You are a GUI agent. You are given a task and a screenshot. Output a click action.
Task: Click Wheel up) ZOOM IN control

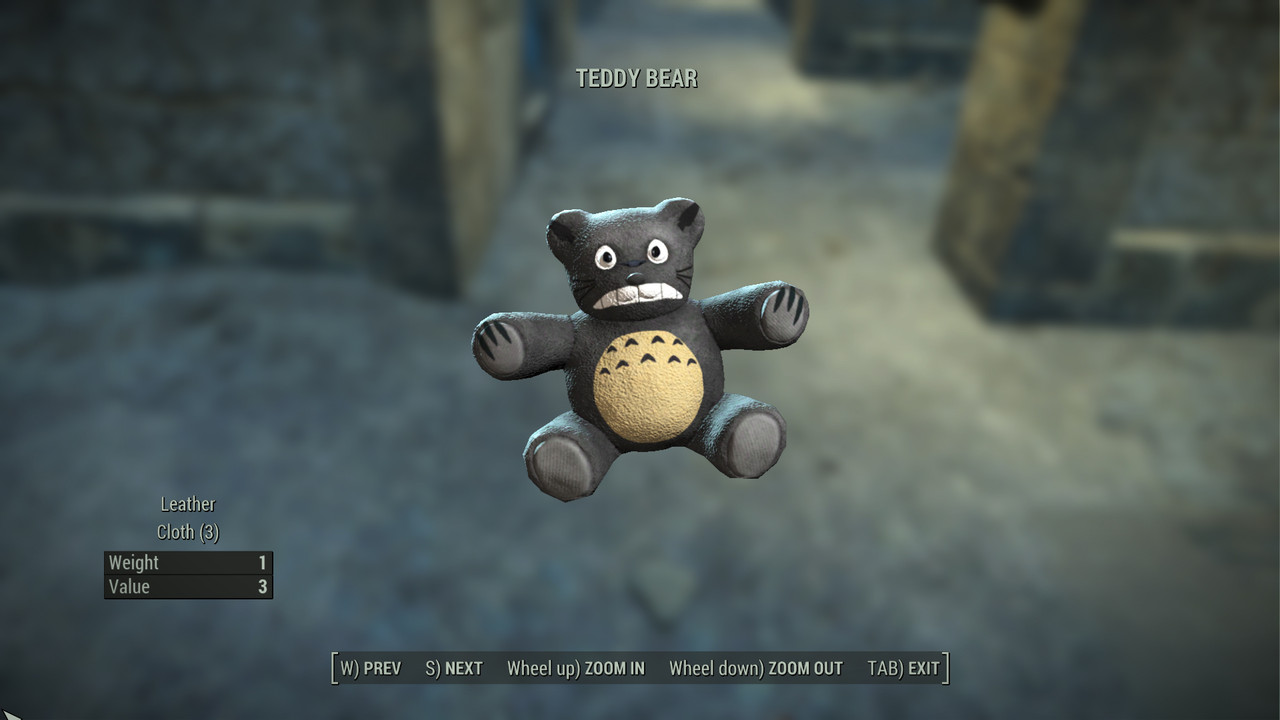click(576, 667)
